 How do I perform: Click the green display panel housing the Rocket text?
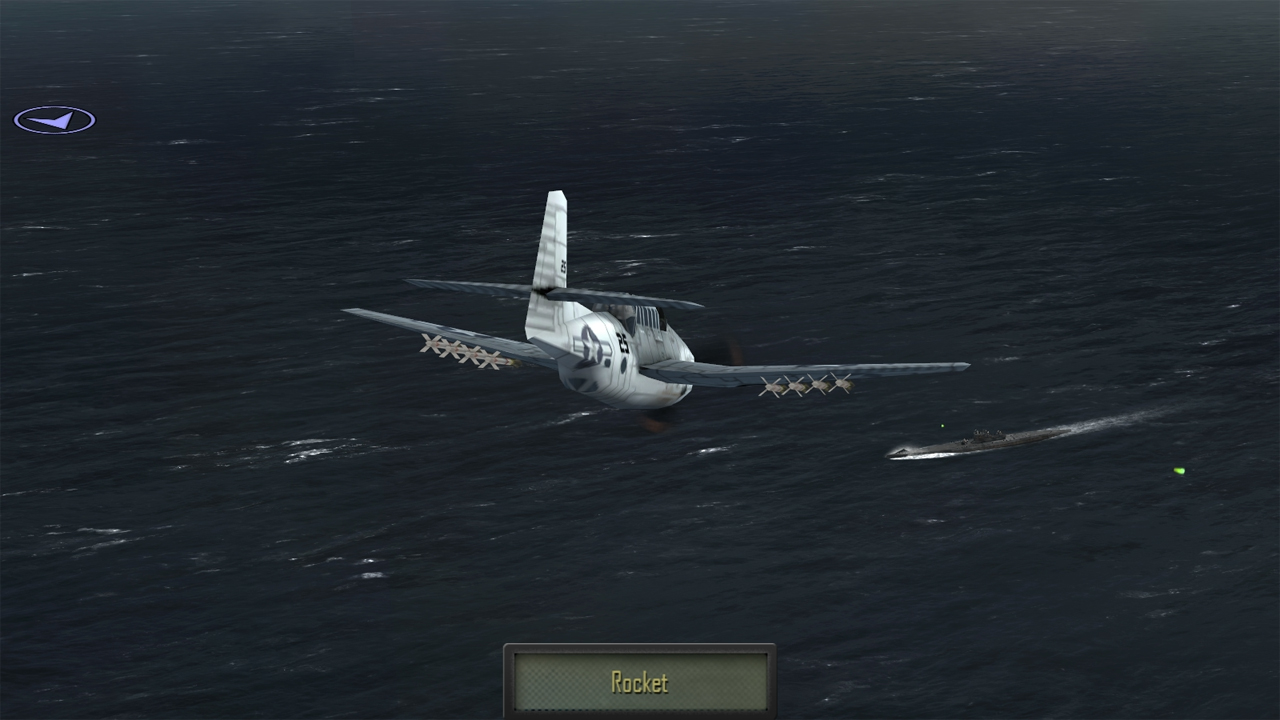coord(639,682)
